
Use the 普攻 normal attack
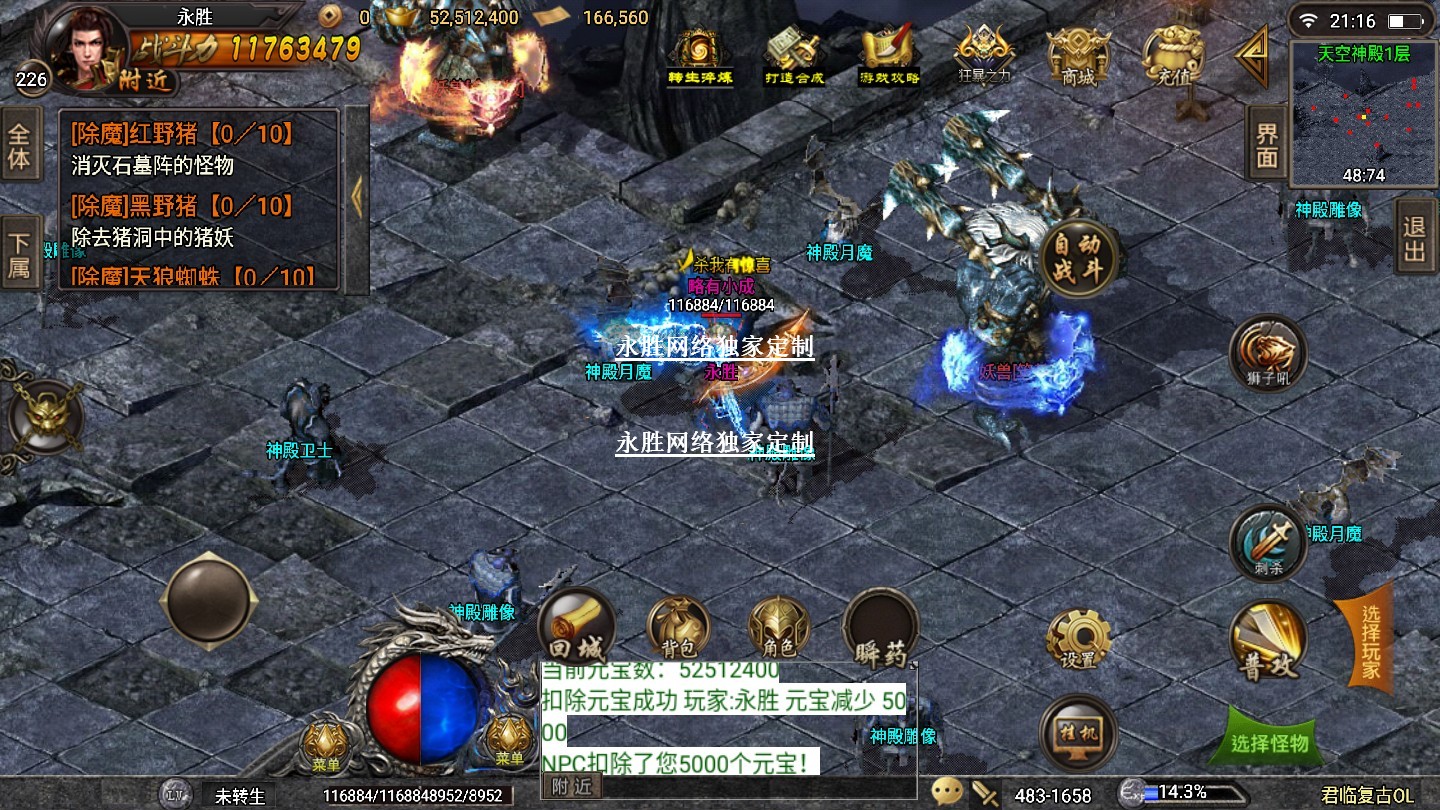pos(1267,640)
